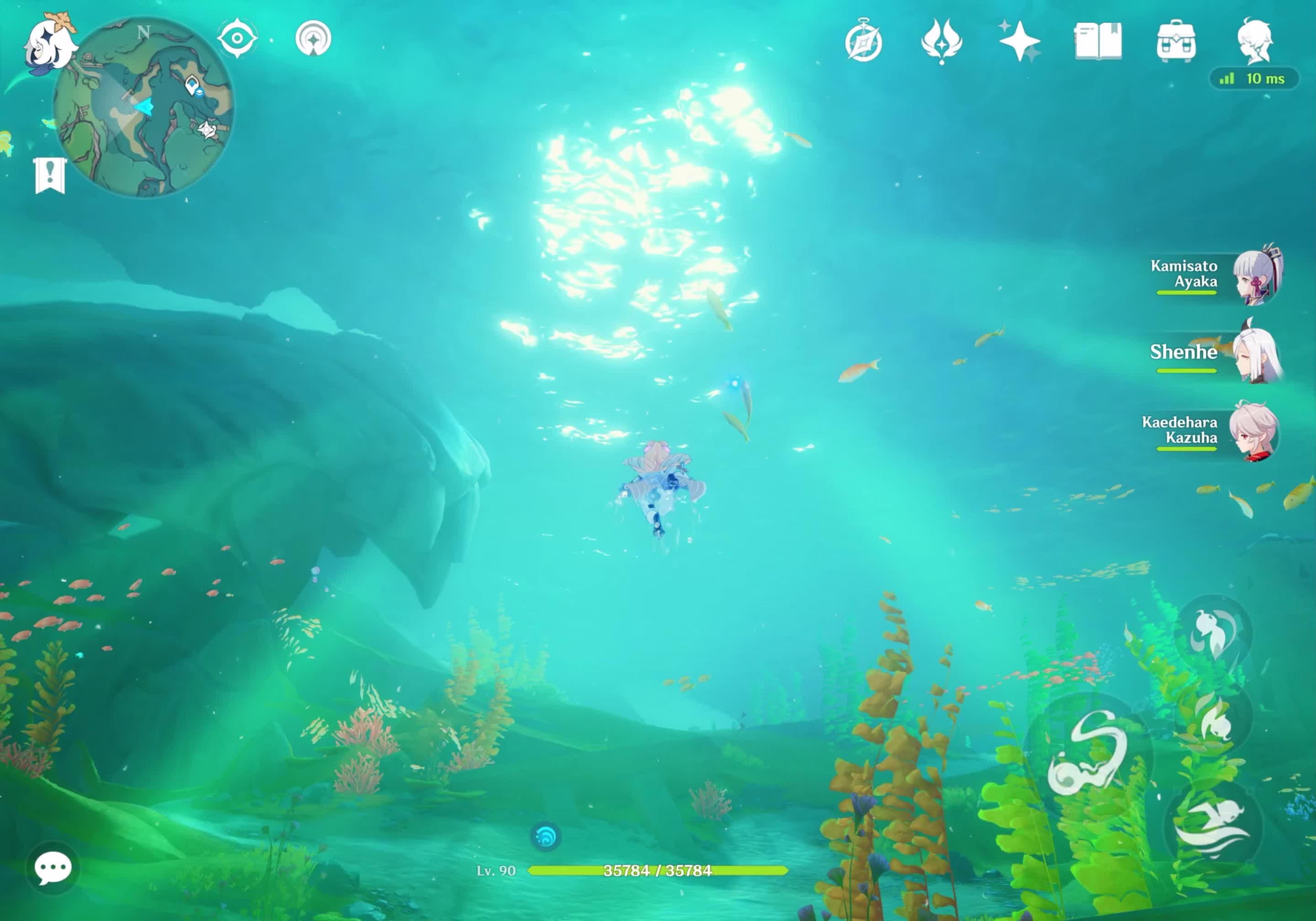Open the circular minimap
Screen dimensions: 1316x921
(x=143, y=107)
